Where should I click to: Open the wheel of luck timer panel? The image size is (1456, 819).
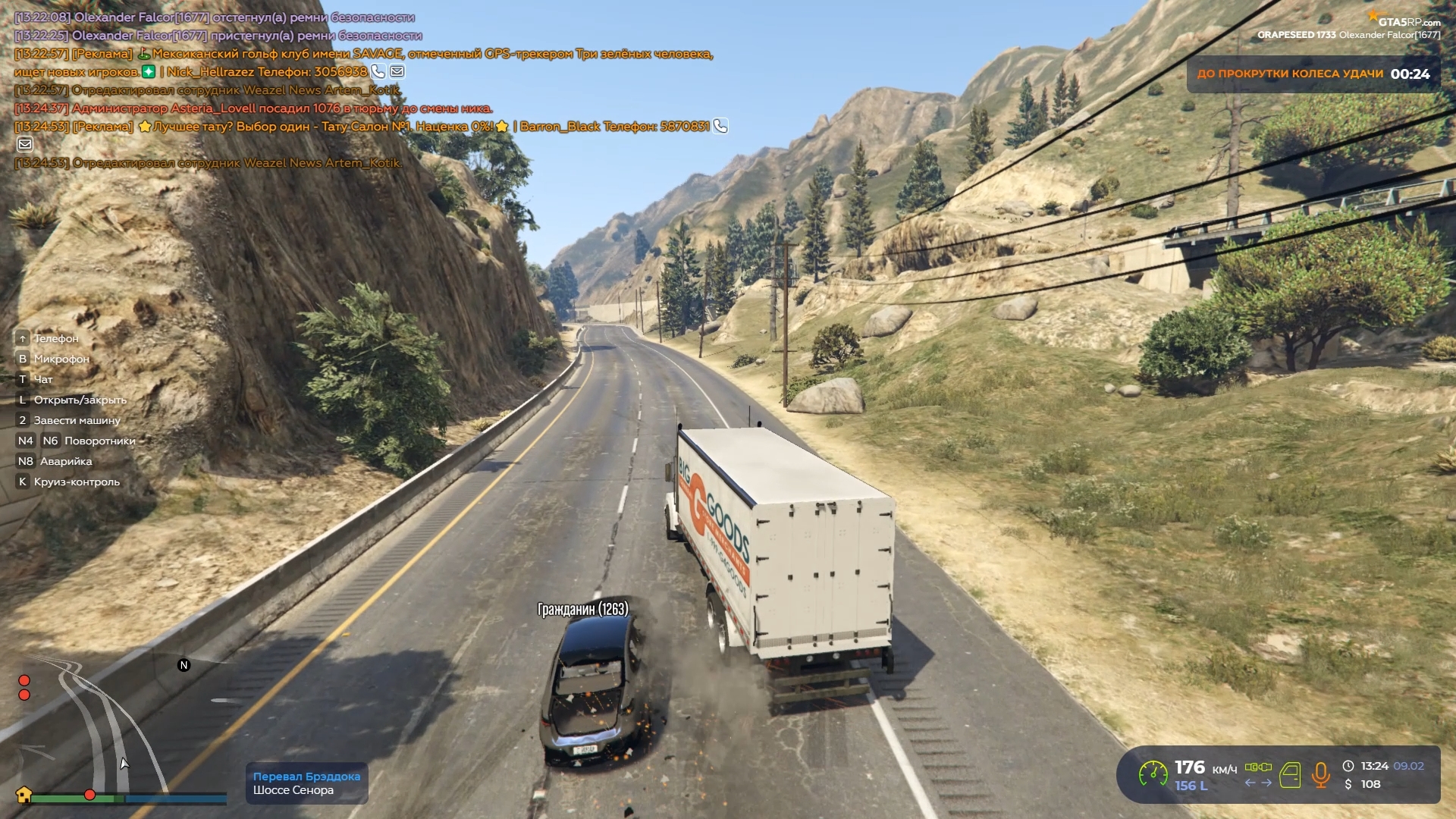coord(1313,74)
